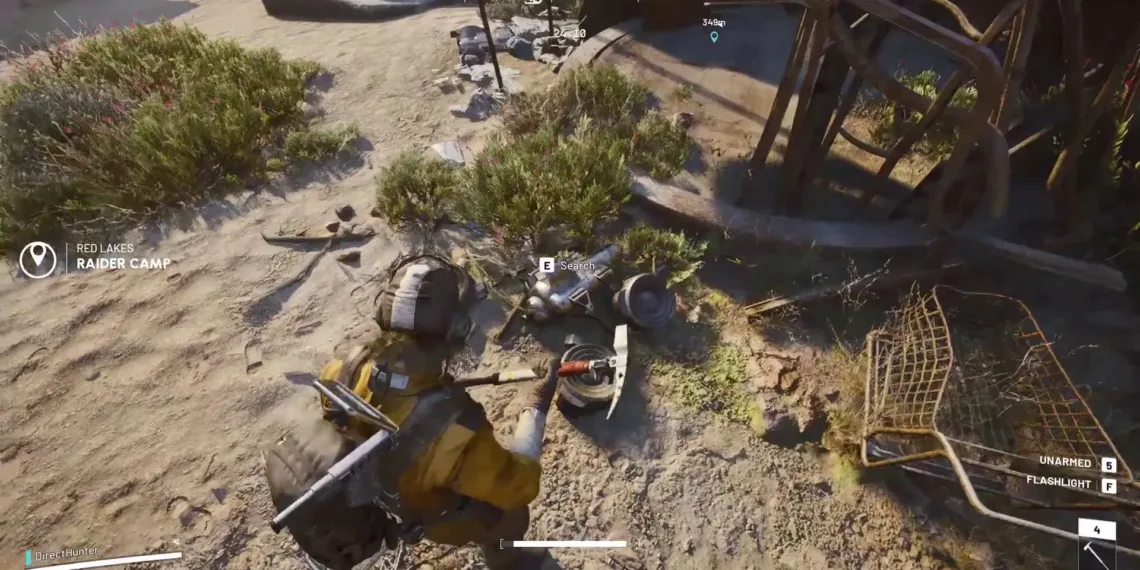Click the DirectHunter player name tag
Image resolution: width=1140 pixels, height=570 pixels.
[66, 554]
